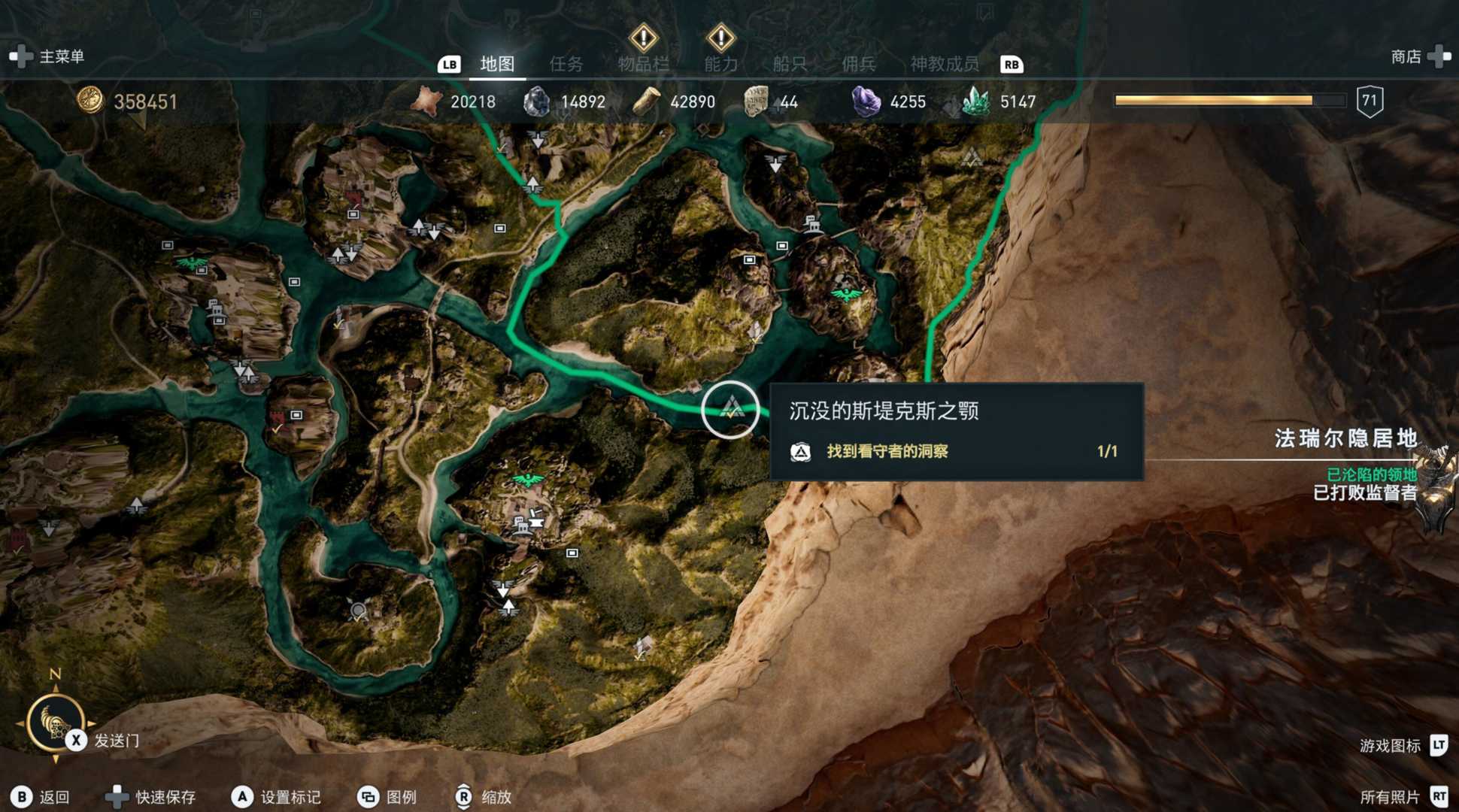Select the 佣兵 mercenaries tab
The height and width of the screenshot is (812, 1459).
point(858,64)
